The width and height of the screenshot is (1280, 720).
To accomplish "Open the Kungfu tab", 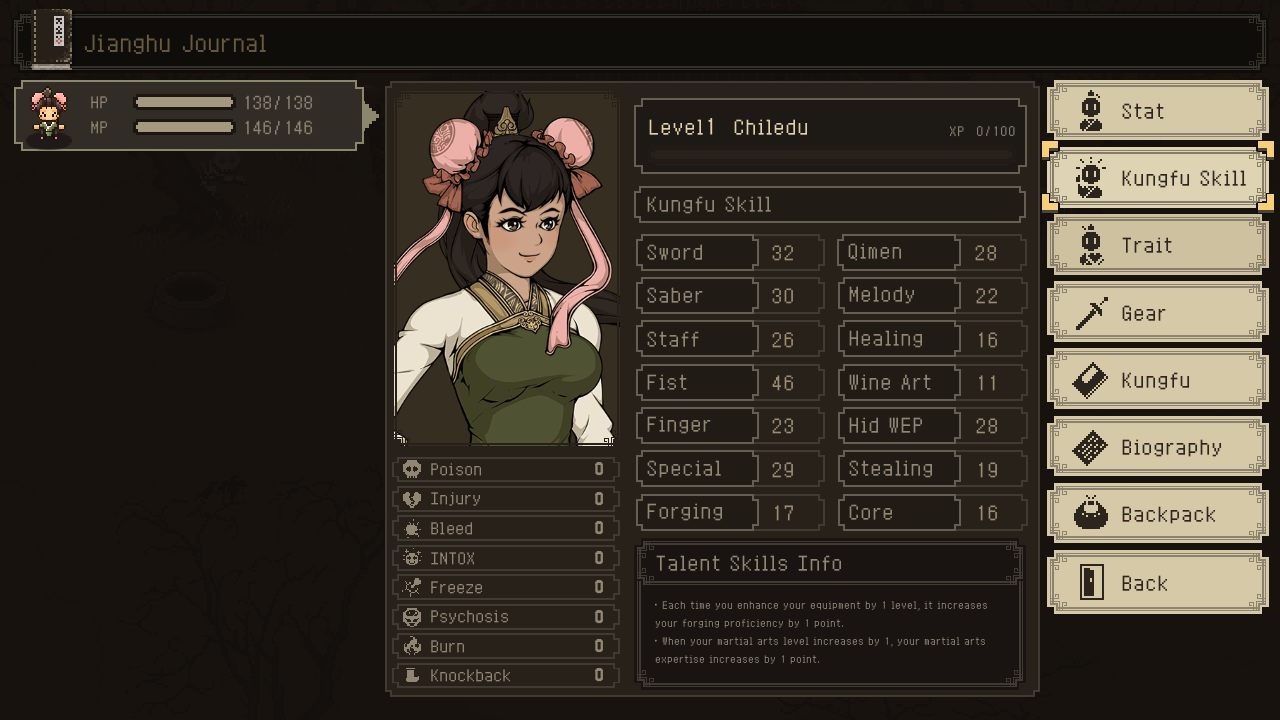I will (x=1156, y=380).
